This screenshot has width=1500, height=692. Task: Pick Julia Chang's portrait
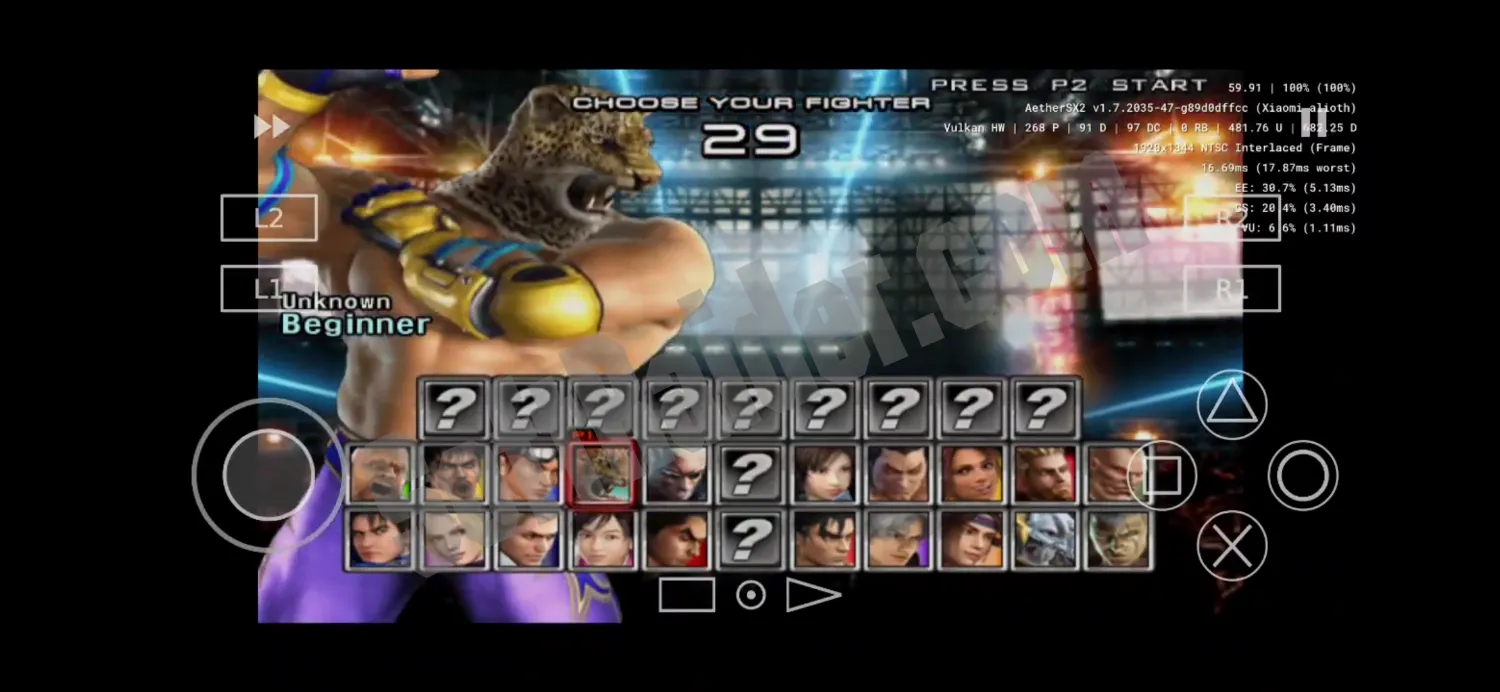tap(970, 540)
